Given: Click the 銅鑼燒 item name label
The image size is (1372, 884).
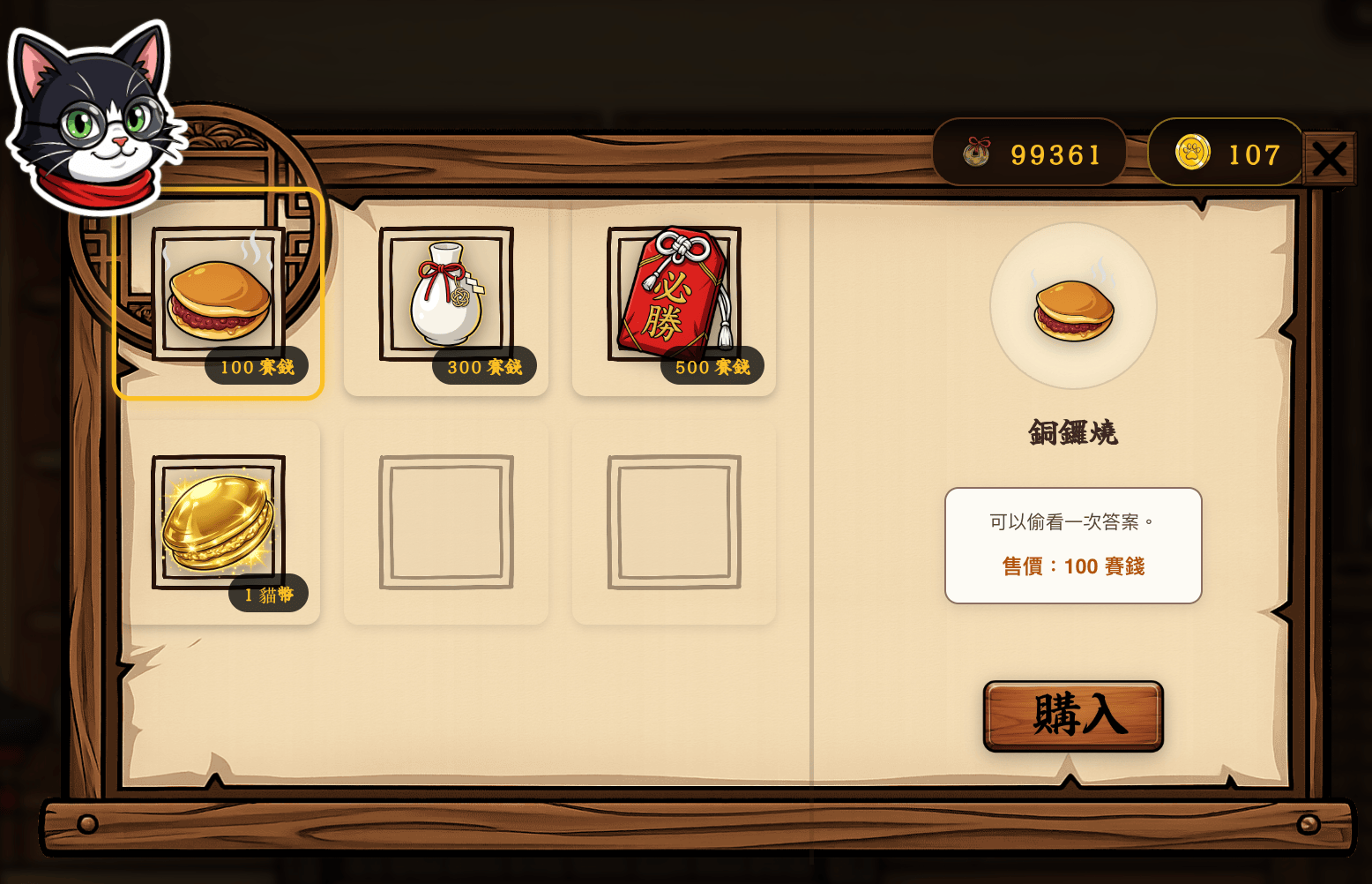Looking at the screenshot, I should 1072,432.
